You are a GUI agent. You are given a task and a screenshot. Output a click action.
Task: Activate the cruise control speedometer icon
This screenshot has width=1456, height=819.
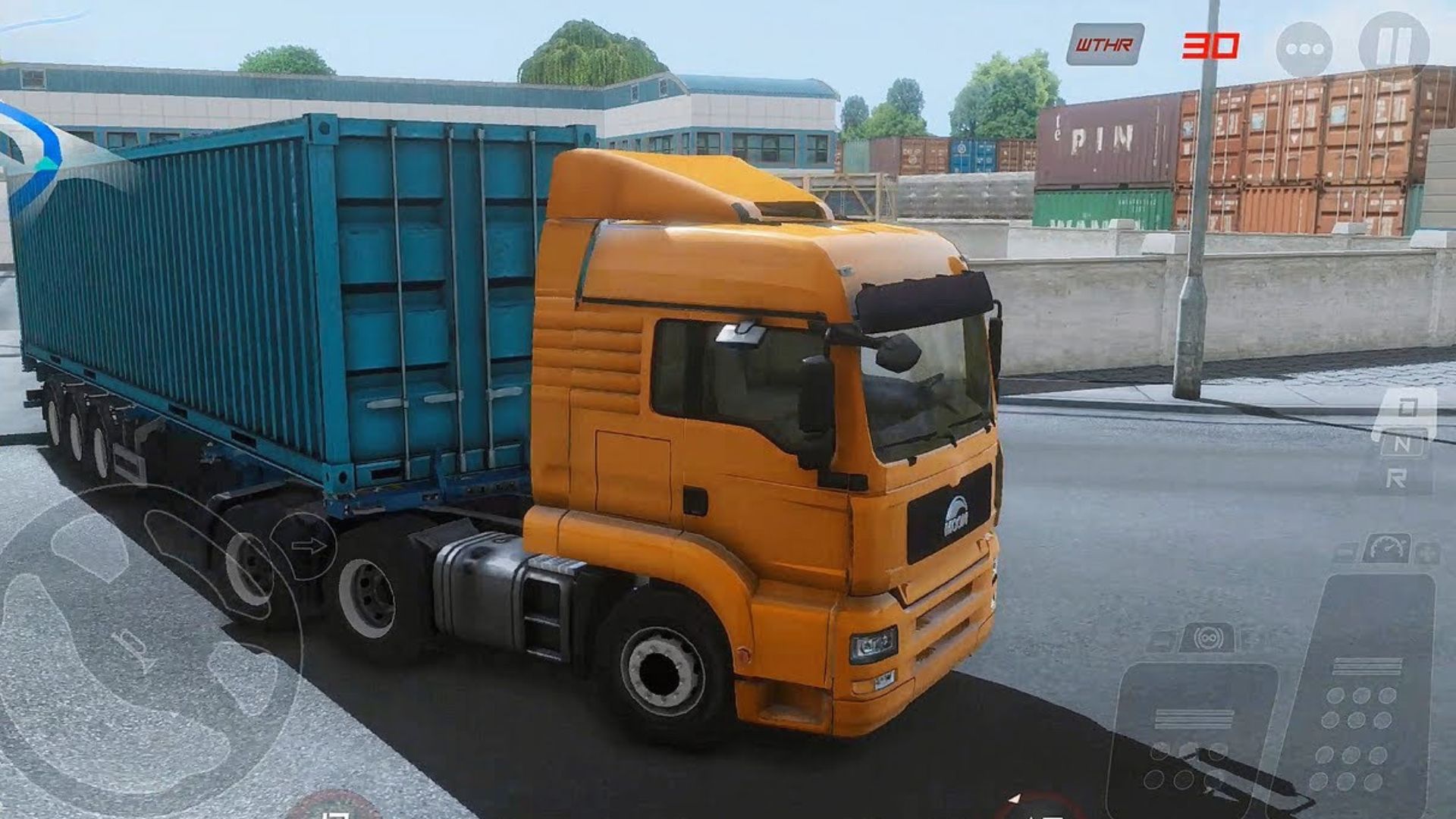pyautogui.click(x=1386, y=548)
